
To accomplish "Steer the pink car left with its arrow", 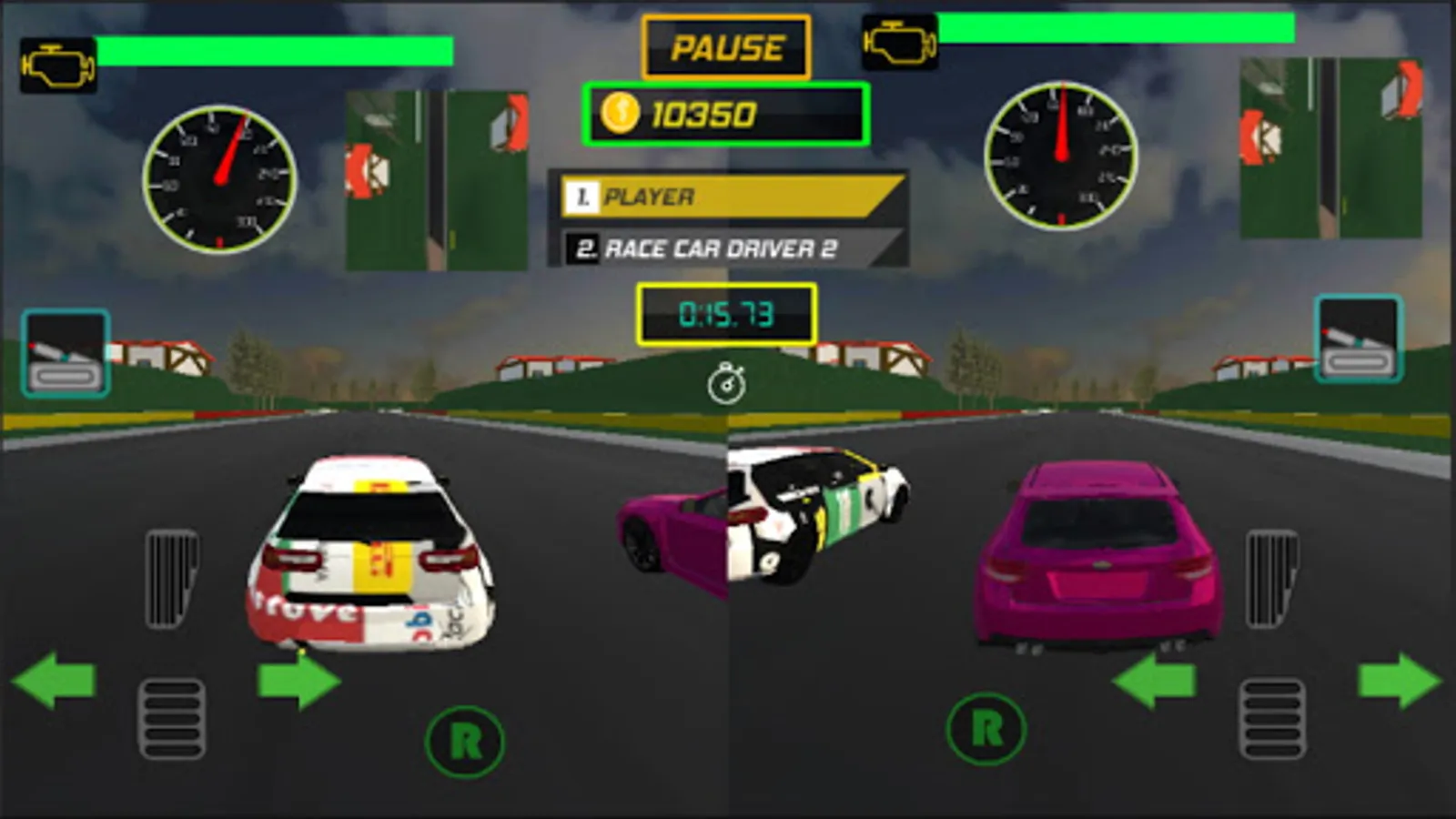I will coord(1154,681).
